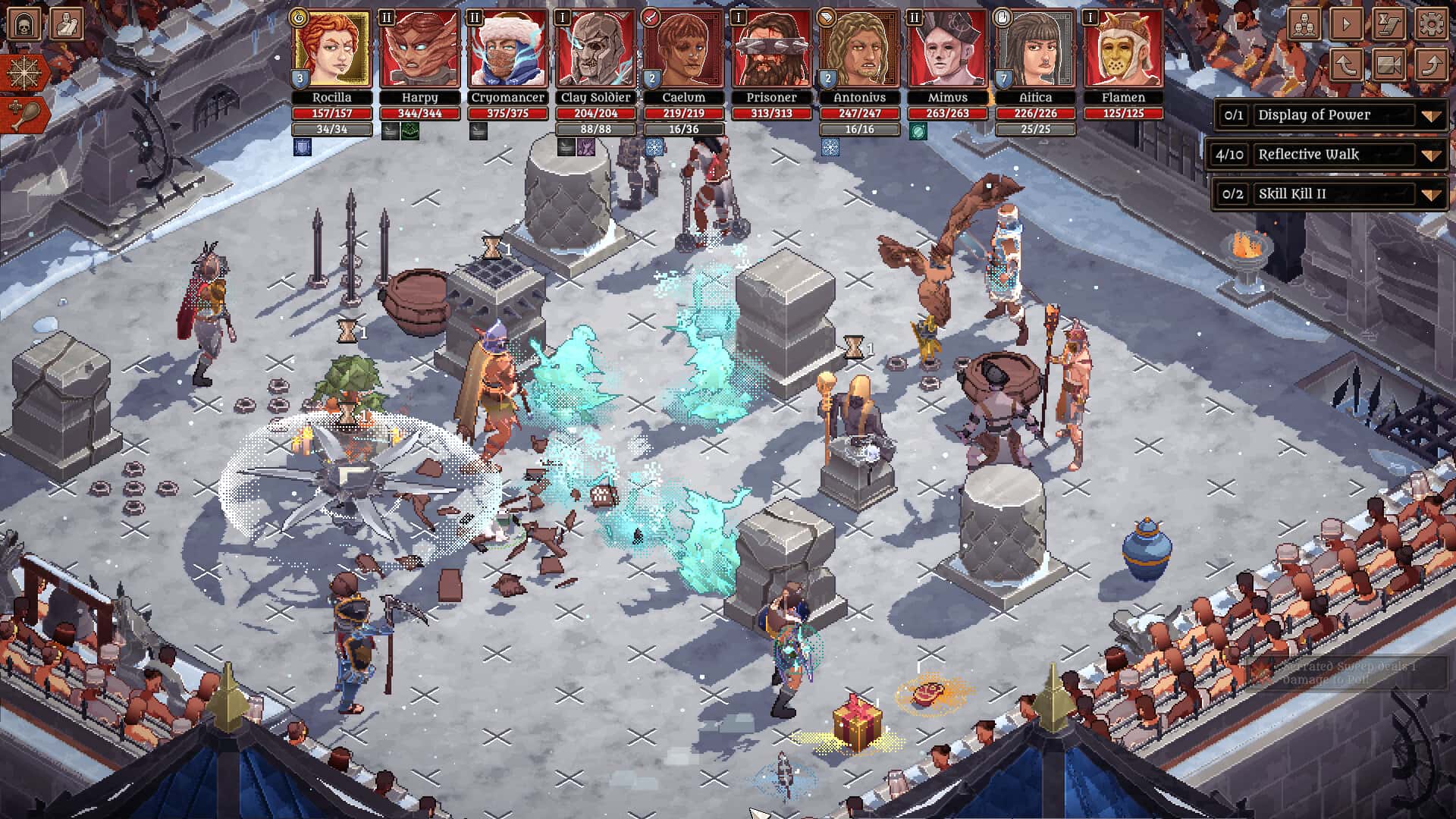Screen dimensions: 1456x819
Task: Select the Harpy portrait
Action: (419, 49)
